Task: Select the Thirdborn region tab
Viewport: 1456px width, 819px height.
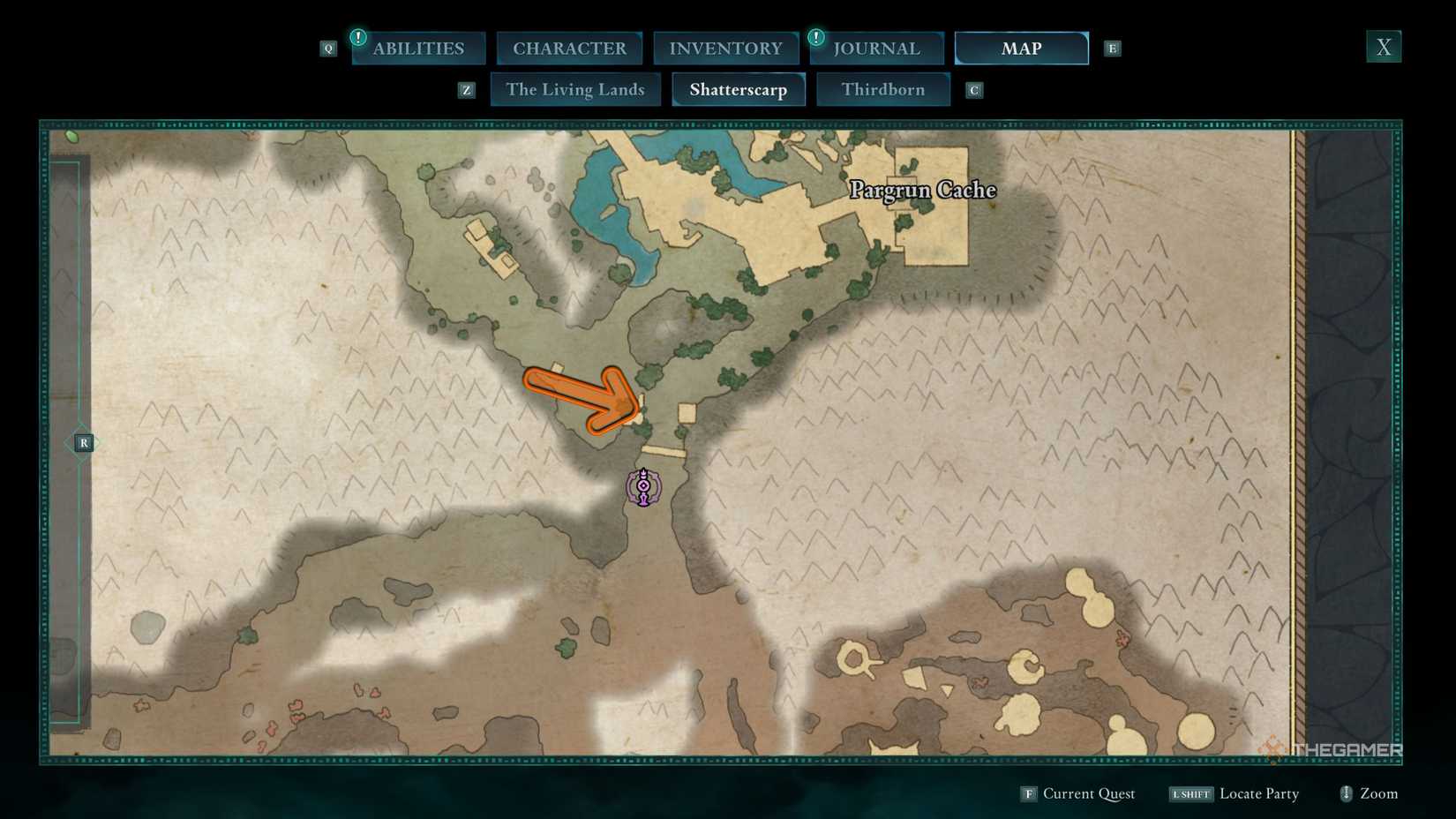Action: pyautogui.click(x=883, y=89)
